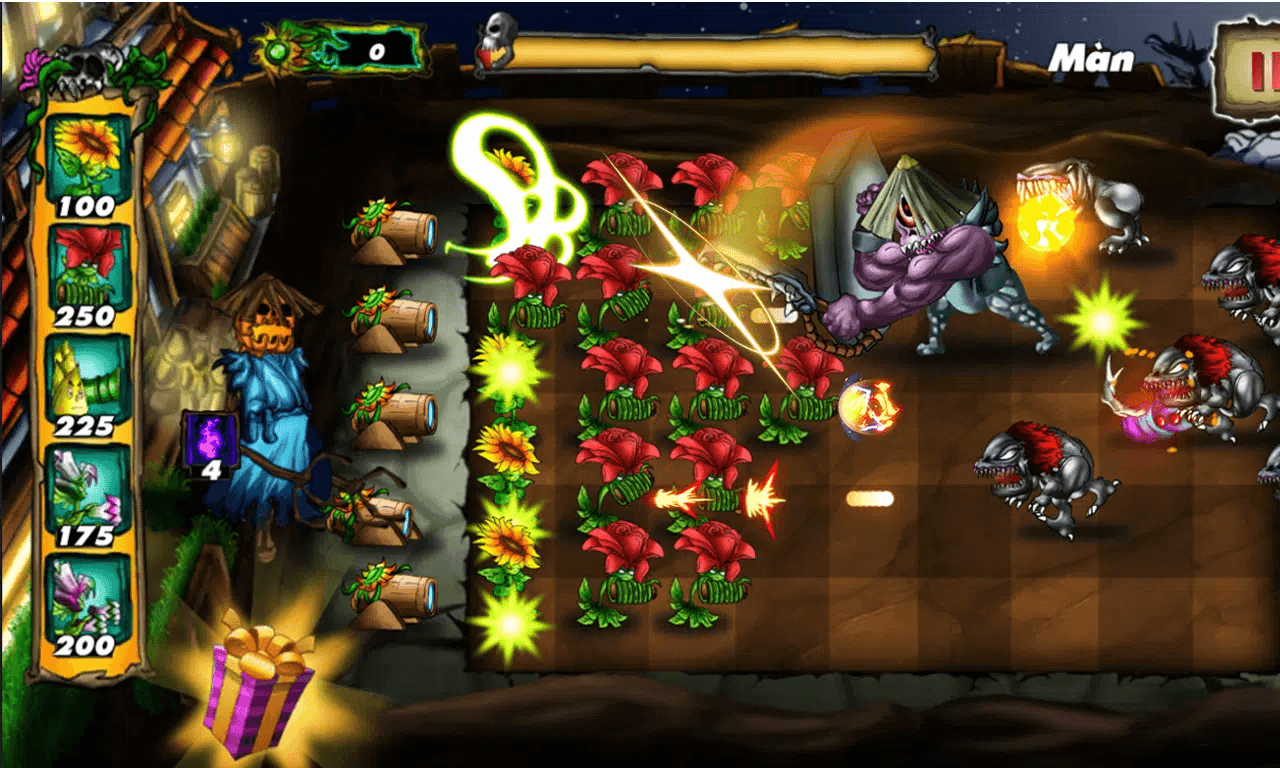Viewport: 1280px width, 768px height.
Task: Select the topmost barrel cannon on the lawn
Action: click(x=404, y=230)
